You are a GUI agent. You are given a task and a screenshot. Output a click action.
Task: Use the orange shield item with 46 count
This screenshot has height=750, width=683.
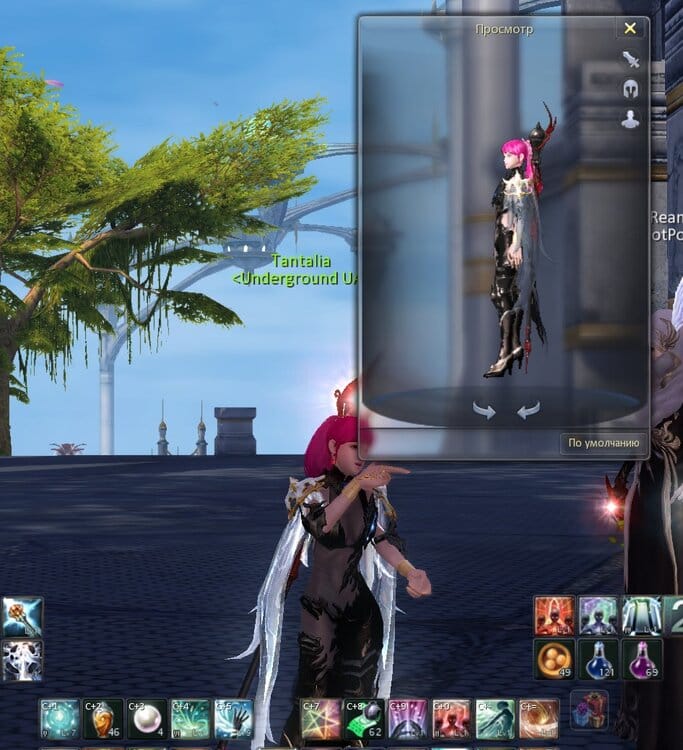[103, 719]
